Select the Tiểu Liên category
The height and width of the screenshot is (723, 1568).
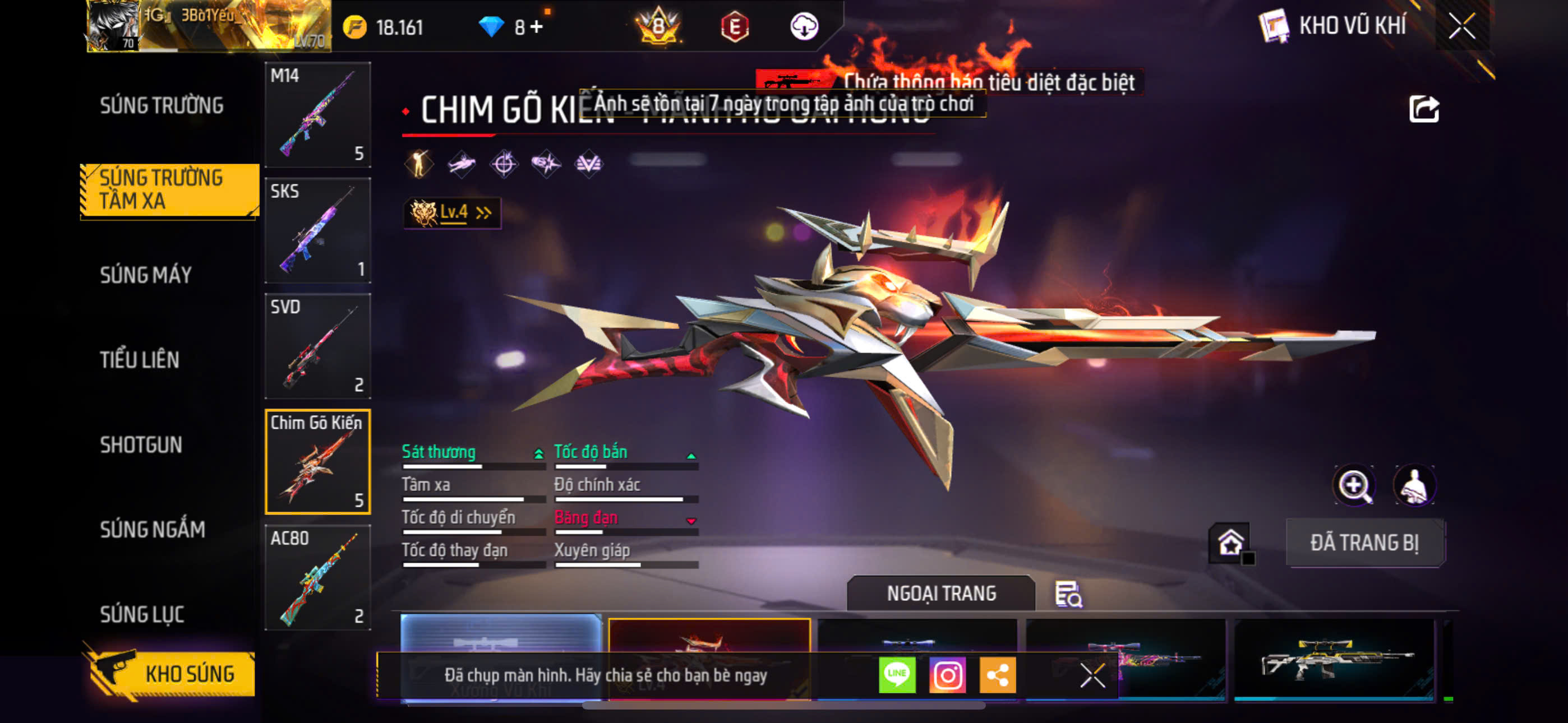(140, 360)
